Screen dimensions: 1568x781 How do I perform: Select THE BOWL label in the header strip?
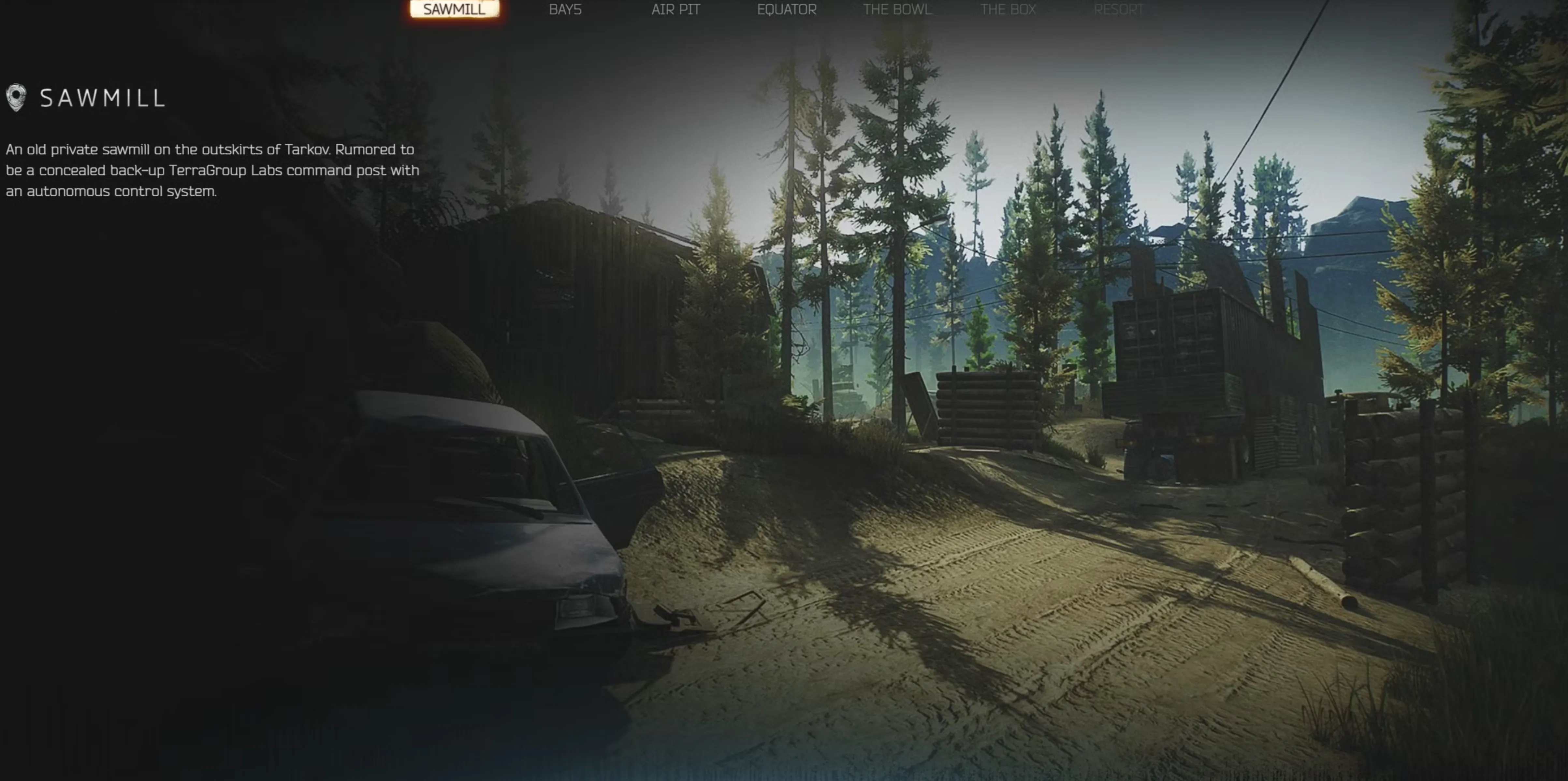coord(898,10)
